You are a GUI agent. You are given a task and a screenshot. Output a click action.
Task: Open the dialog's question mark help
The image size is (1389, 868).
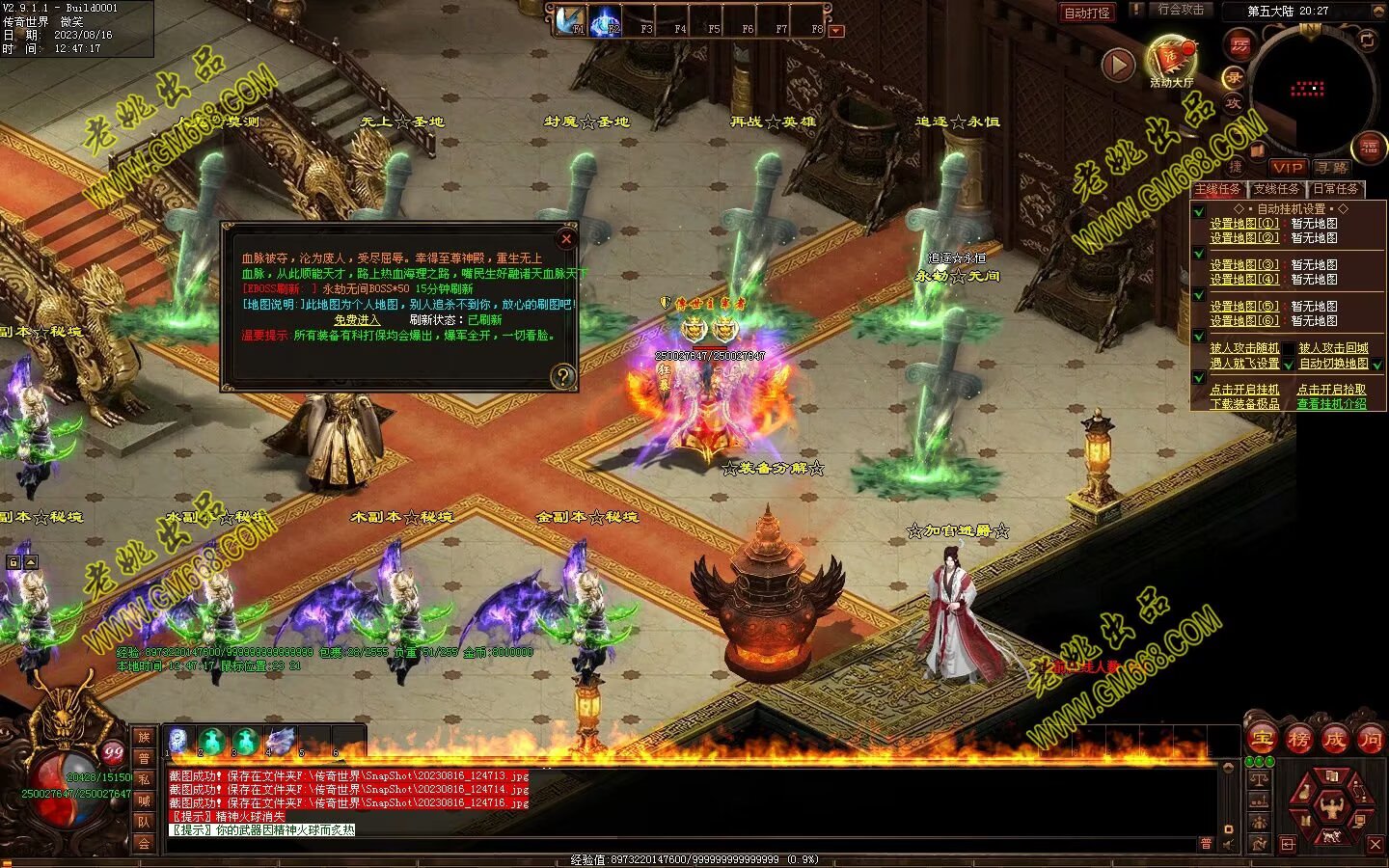(561, 376)
